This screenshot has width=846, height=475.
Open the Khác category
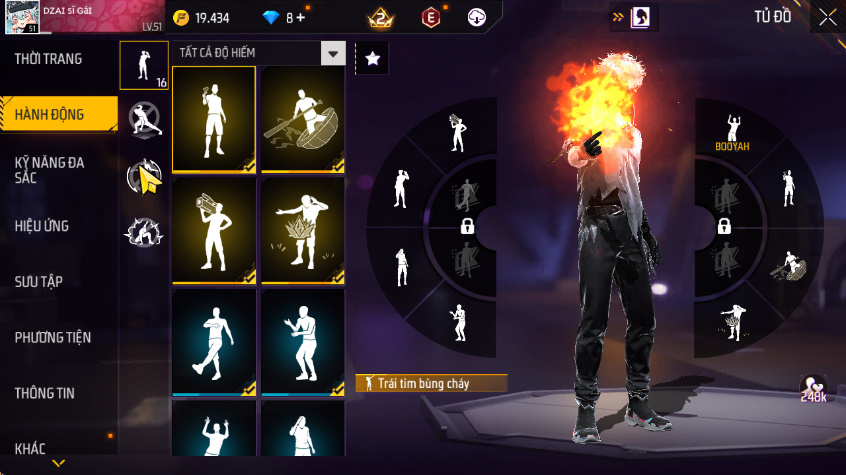coord(30,448)
